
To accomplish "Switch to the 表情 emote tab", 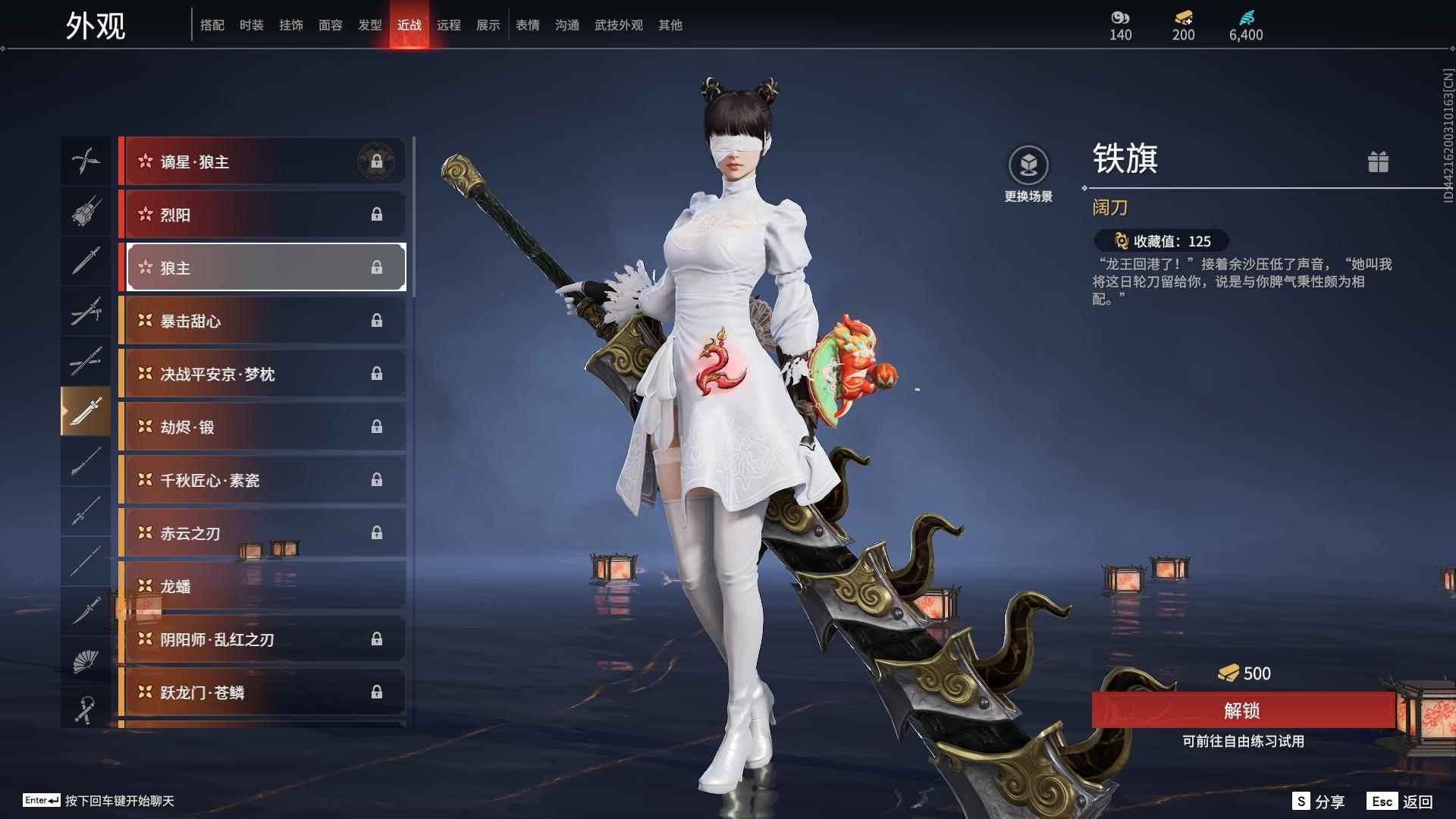I will coord(528,25).
